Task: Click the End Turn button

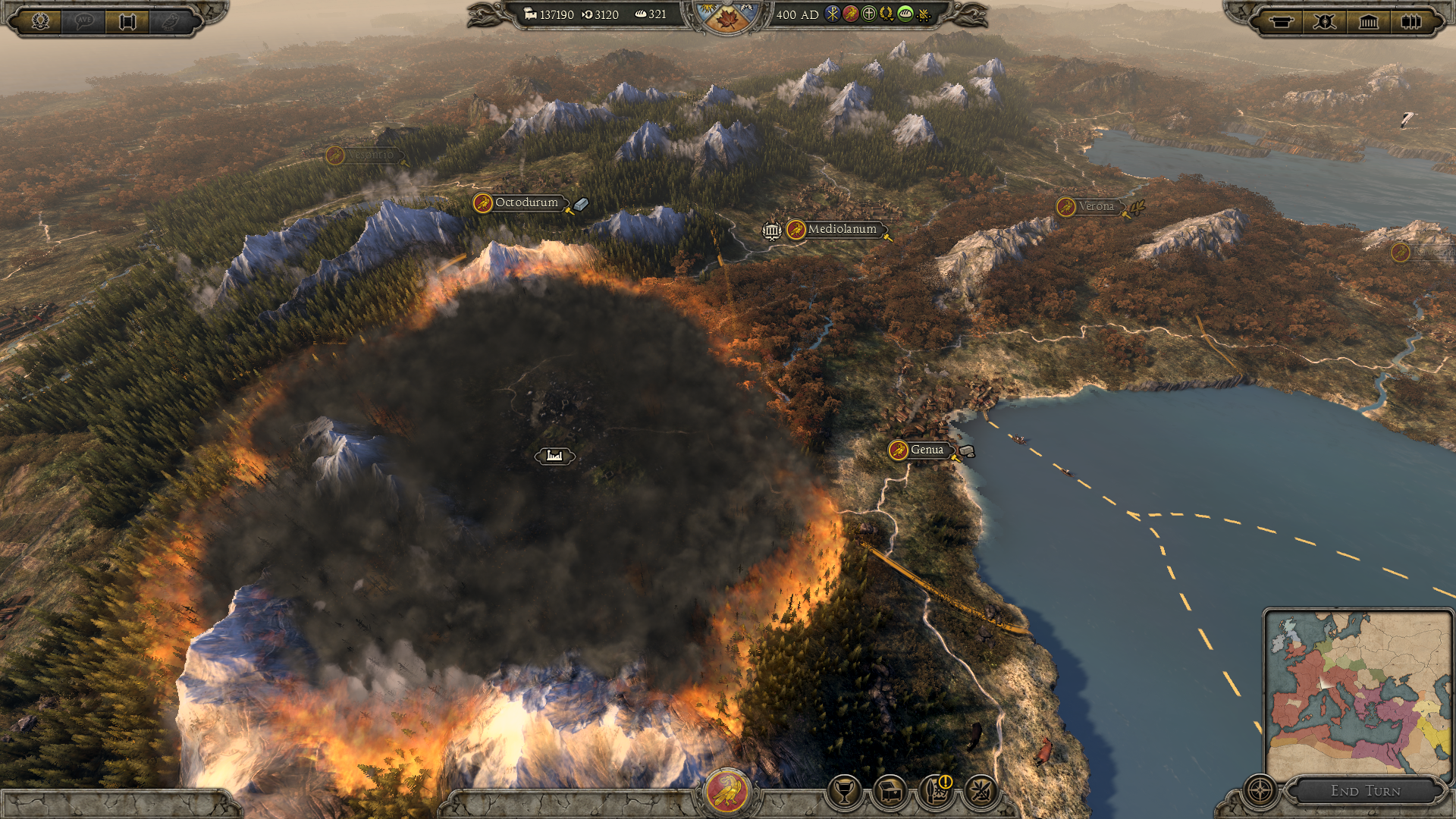Action: tap(1365, 791)
